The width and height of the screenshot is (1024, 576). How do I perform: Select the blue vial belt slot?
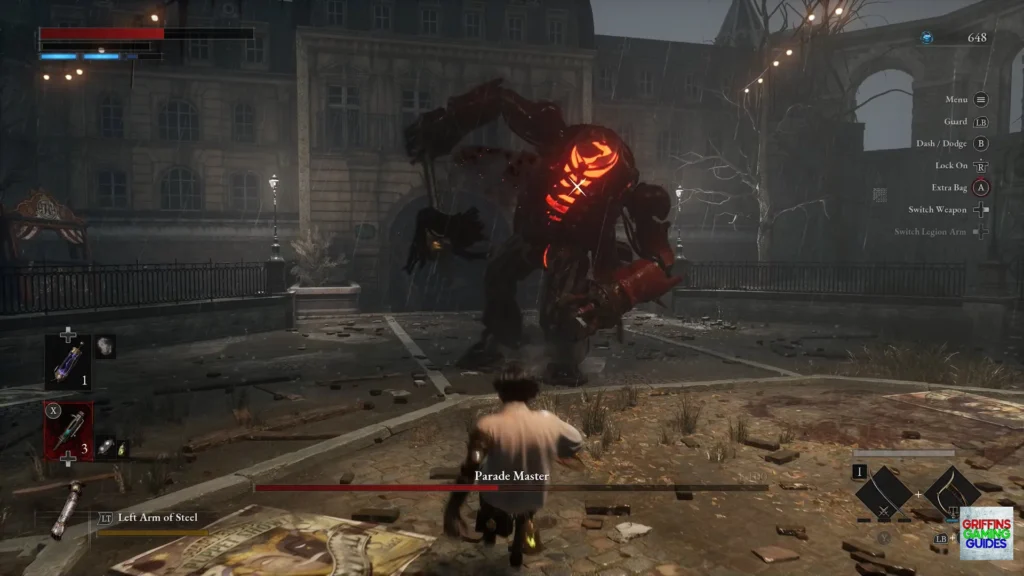(x=68, y=362)
